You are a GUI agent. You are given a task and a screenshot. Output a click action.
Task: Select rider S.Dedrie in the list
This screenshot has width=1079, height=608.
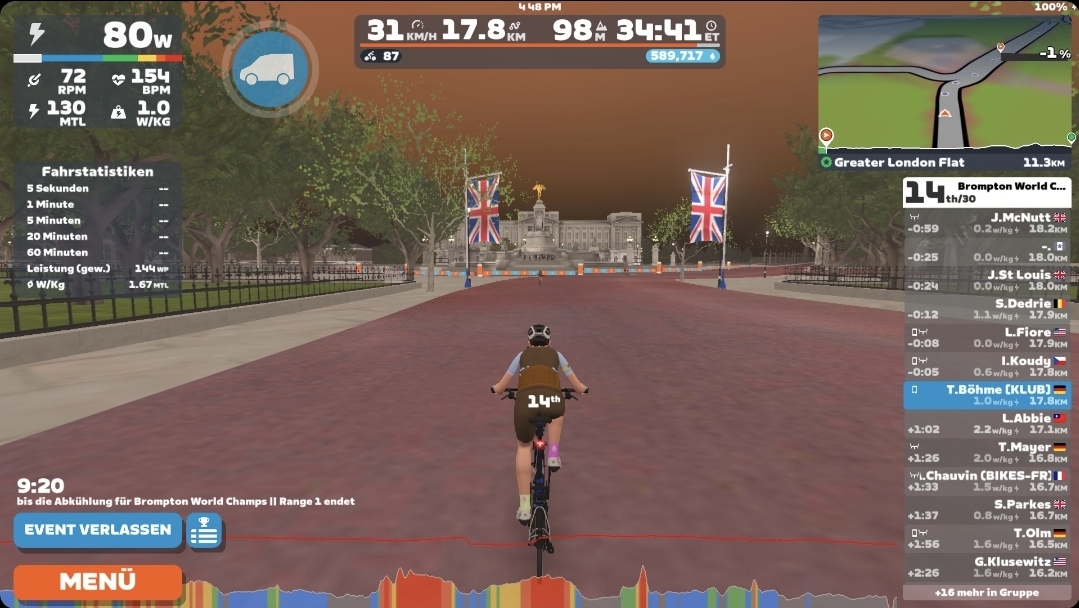click(x=986, y=309)
